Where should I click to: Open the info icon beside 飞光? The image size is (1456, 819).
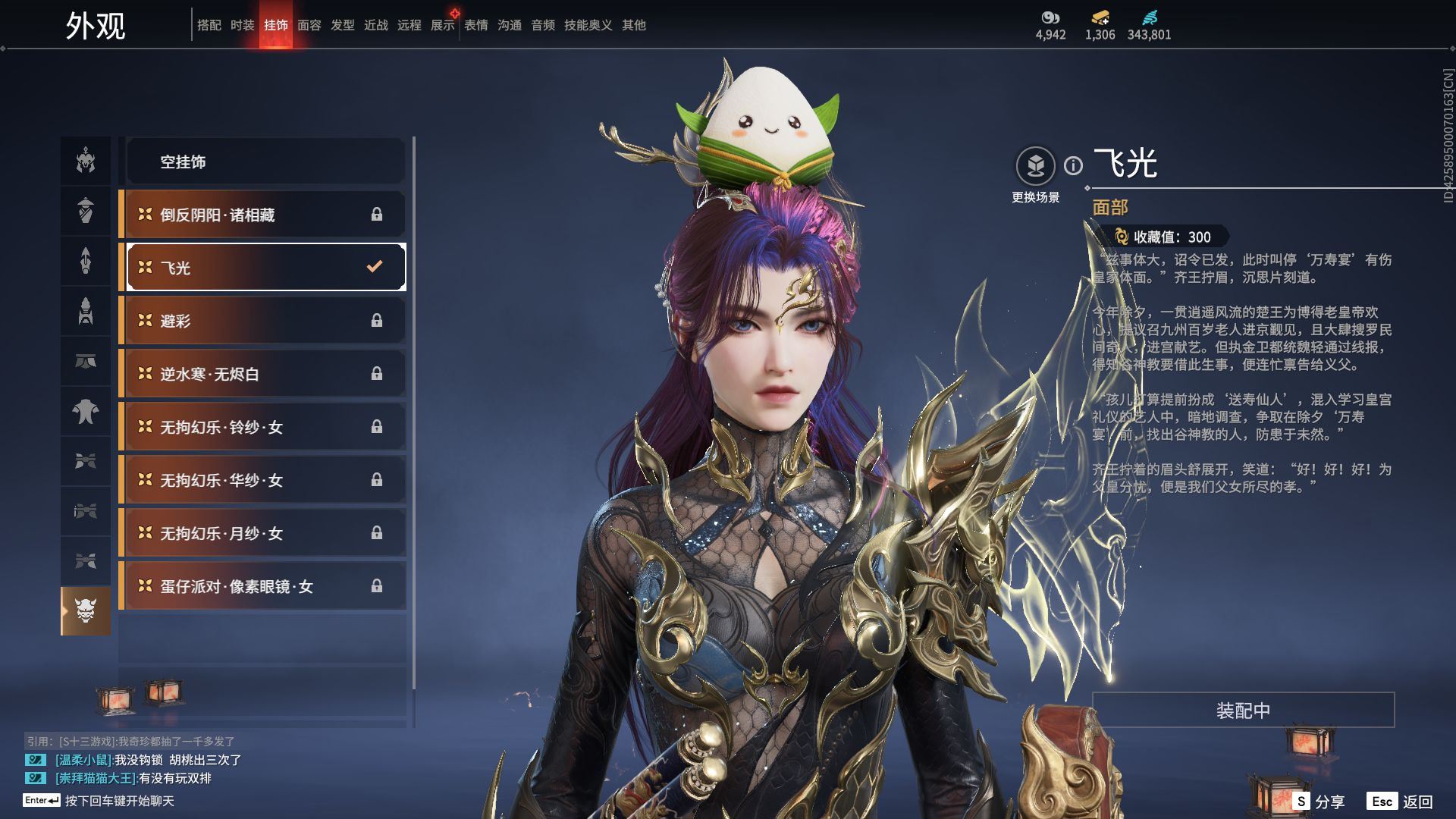(1073, 165)
